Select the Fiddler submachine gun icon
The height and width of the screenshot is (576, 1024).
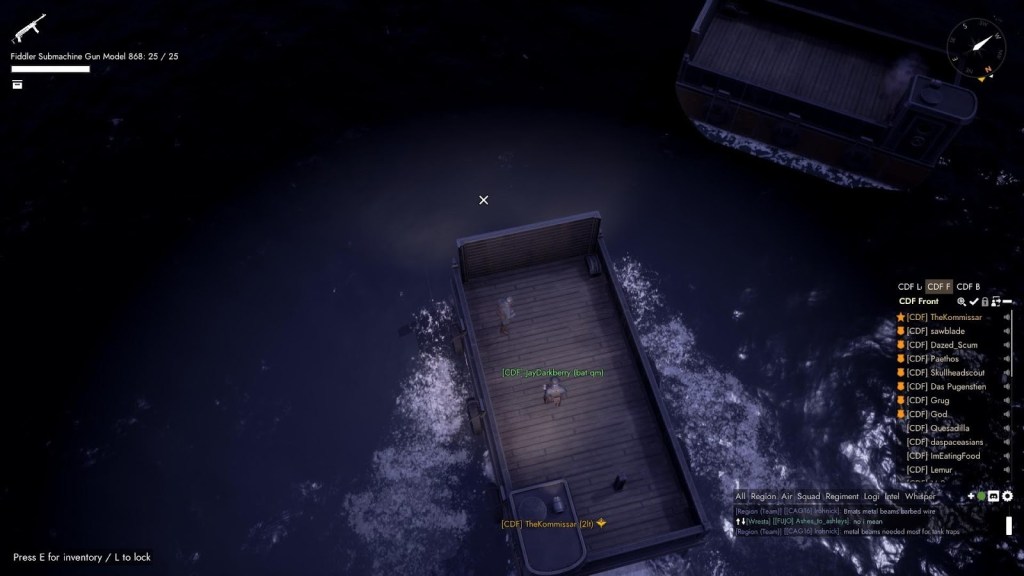coord(28,28)
